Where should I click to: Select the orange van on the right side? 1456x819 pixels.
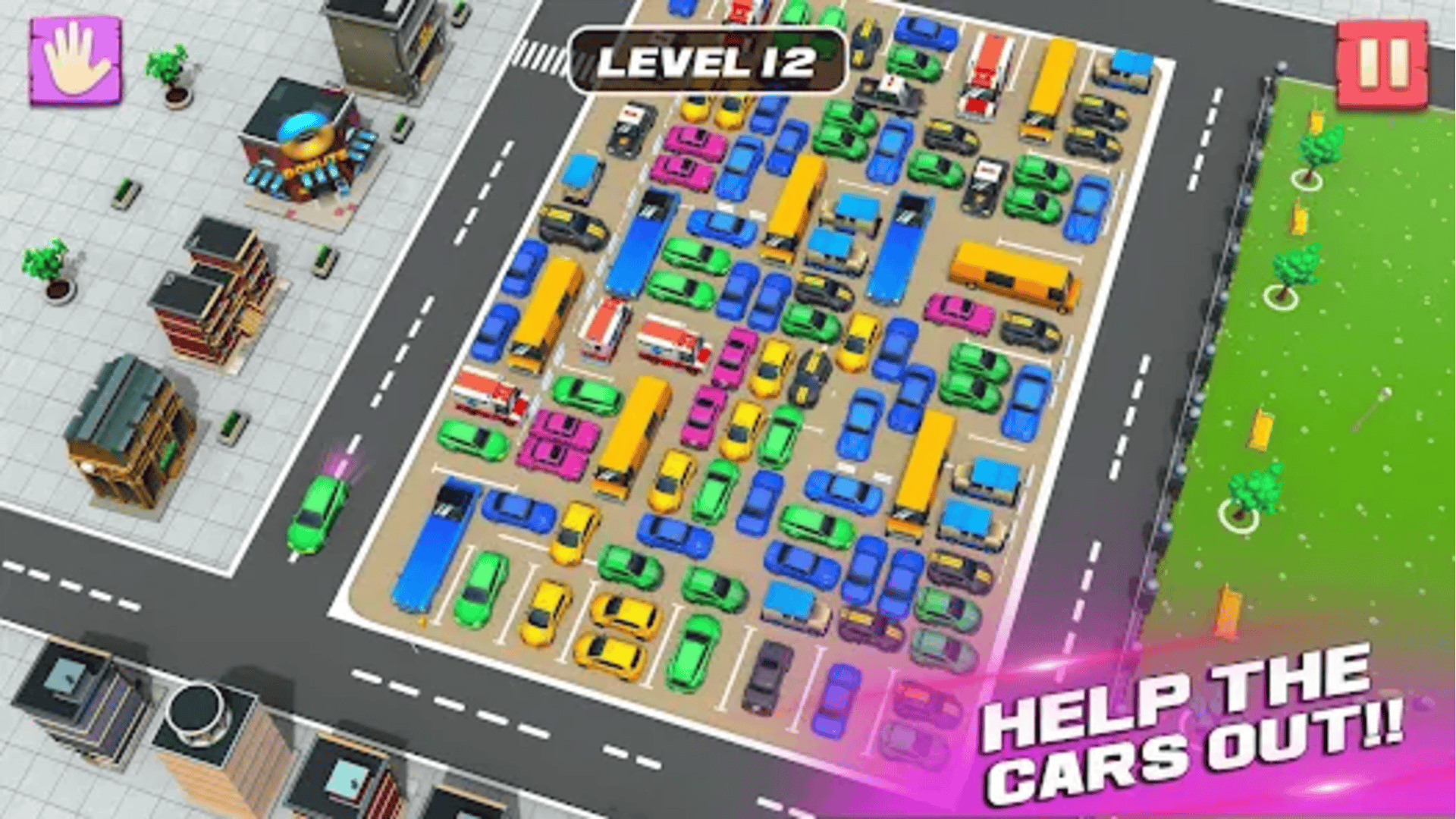tap(1009, 273)
